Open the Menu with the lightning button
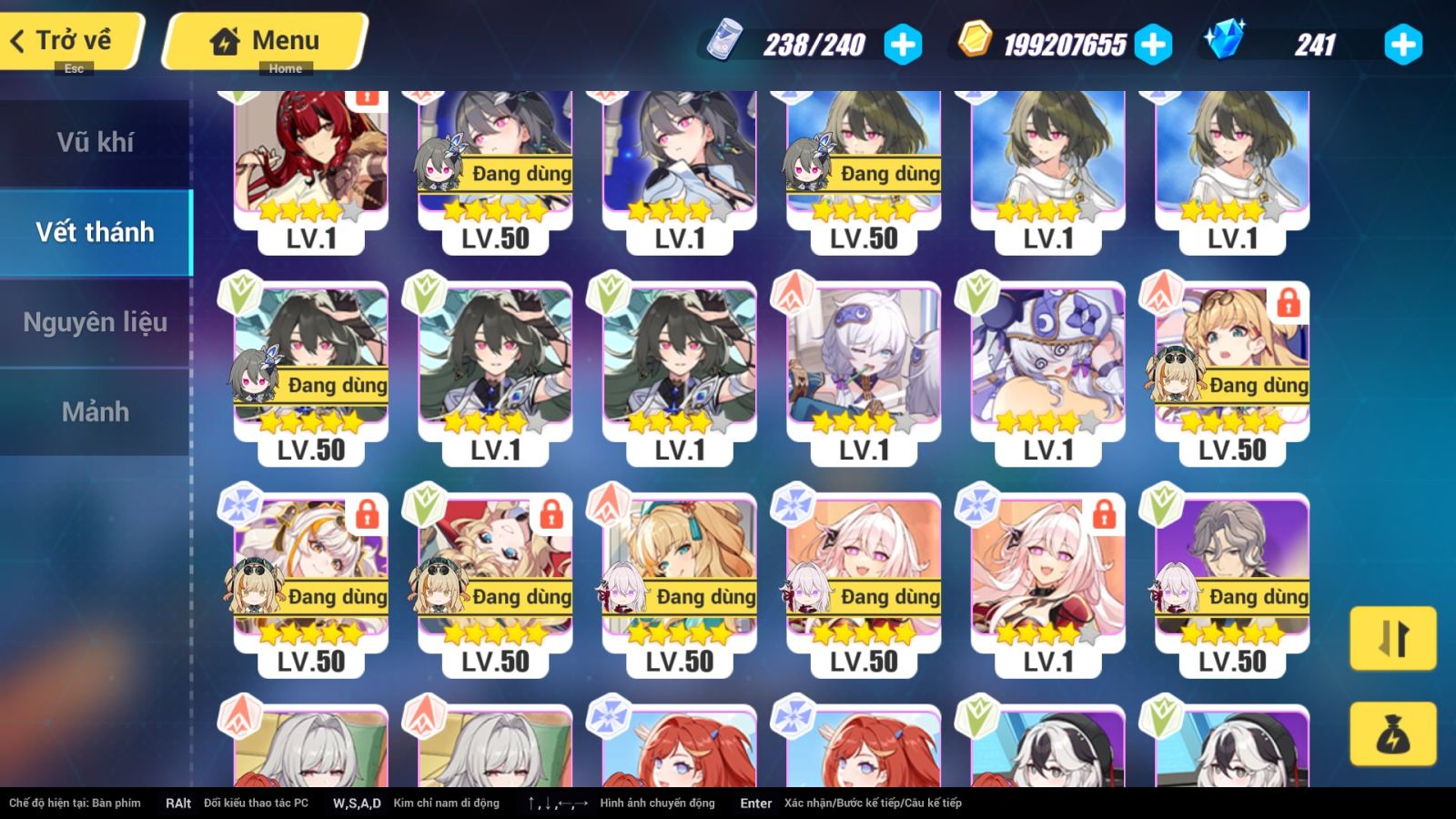This screenshot has height=819, width=1456. (264, 40)
